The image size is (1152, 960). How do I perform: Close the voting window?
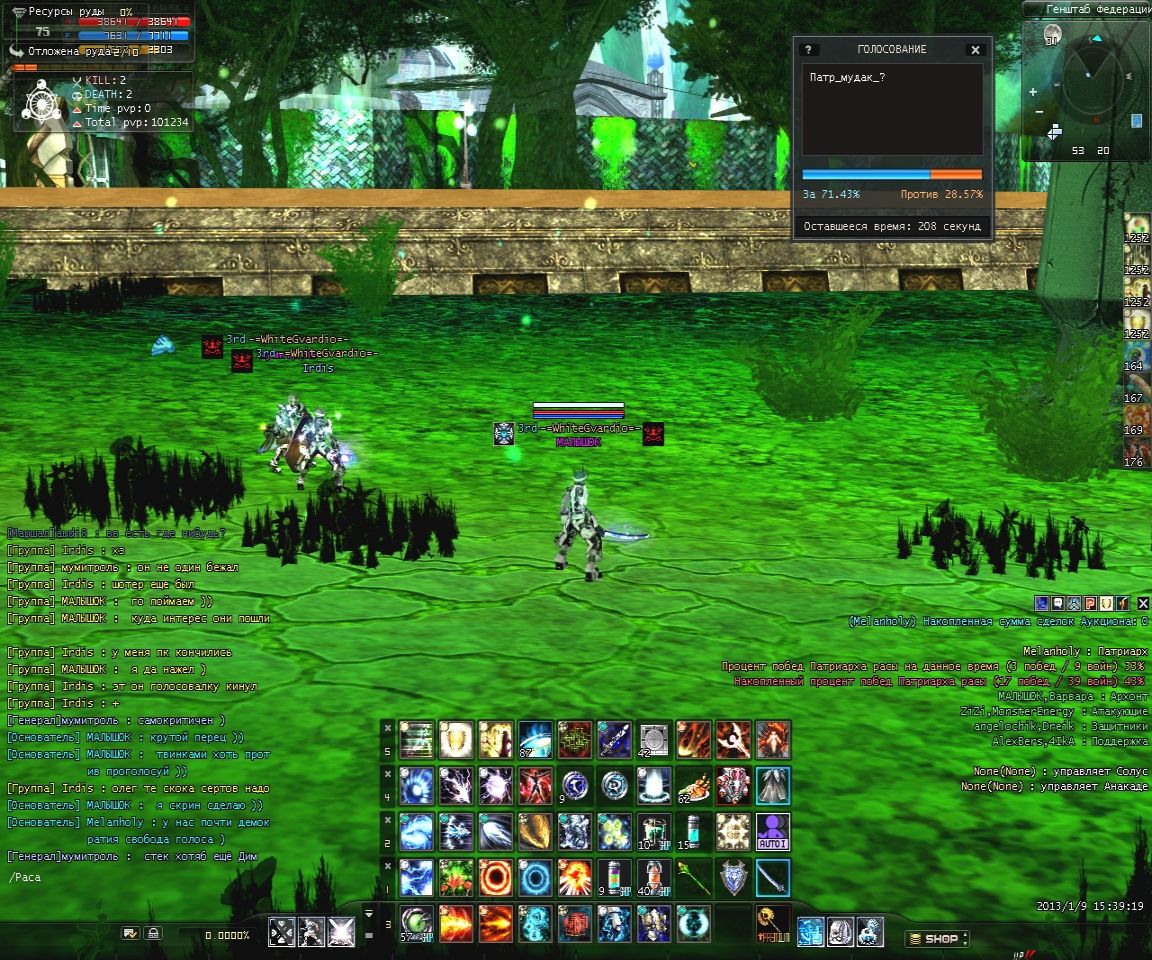click(x=975, y=50)
